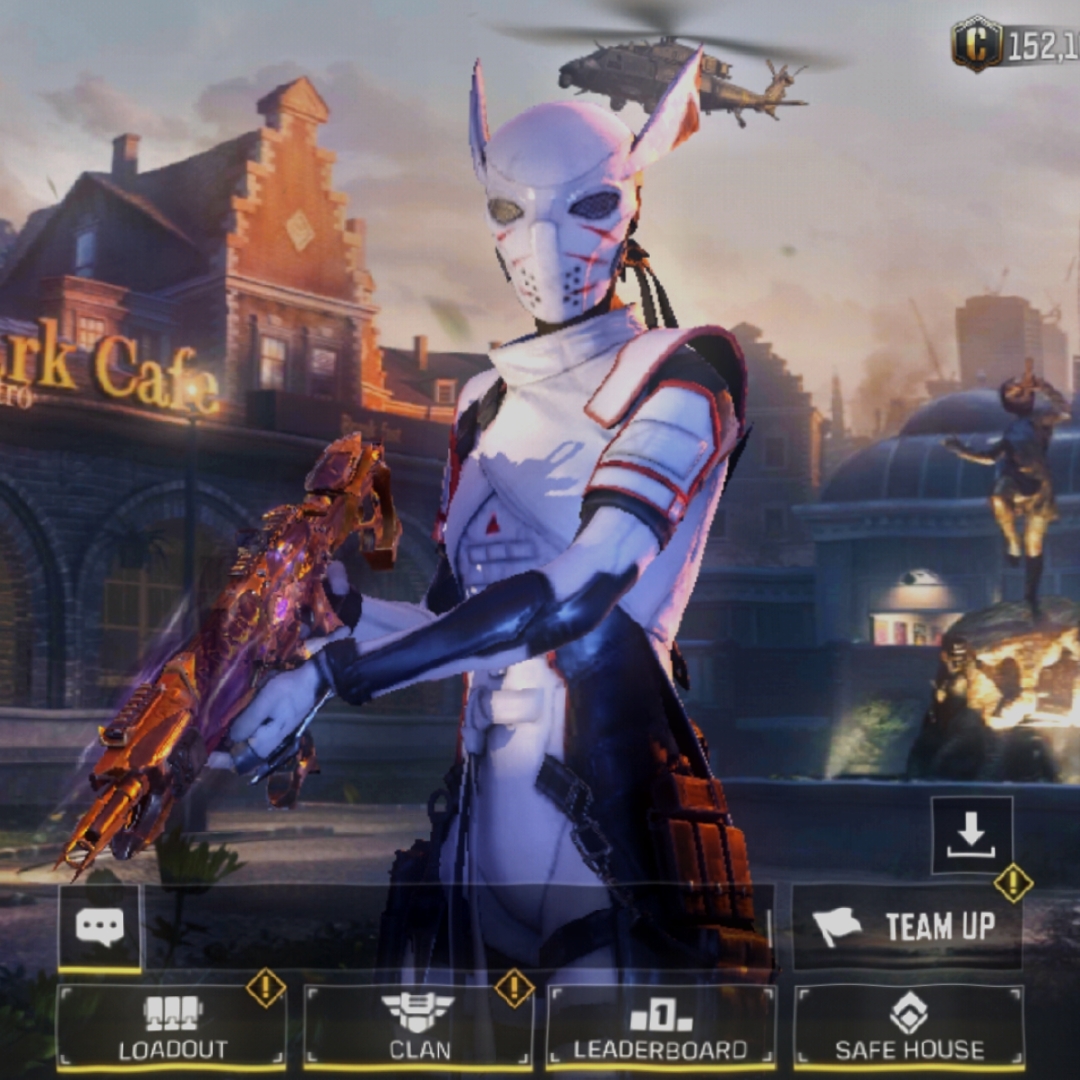Open the chat speech bubble icon
Screen dimensions: 1080x1080
[100, 928]
